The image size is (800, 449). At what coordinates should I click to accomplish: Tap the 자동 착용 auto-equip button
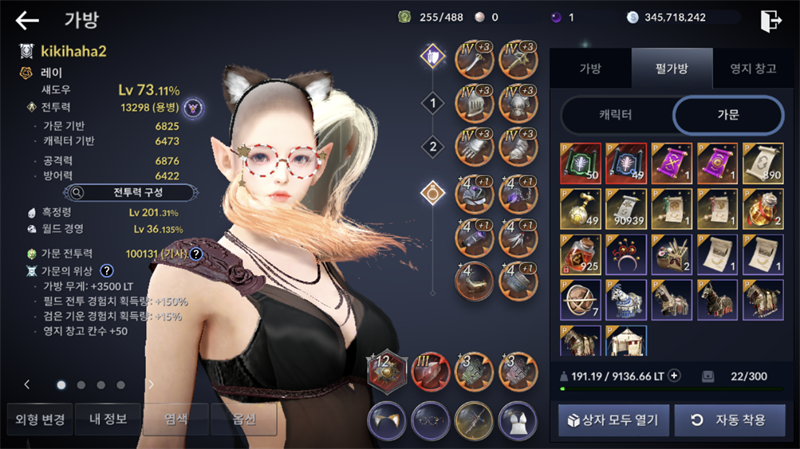[x=728, y=419]
